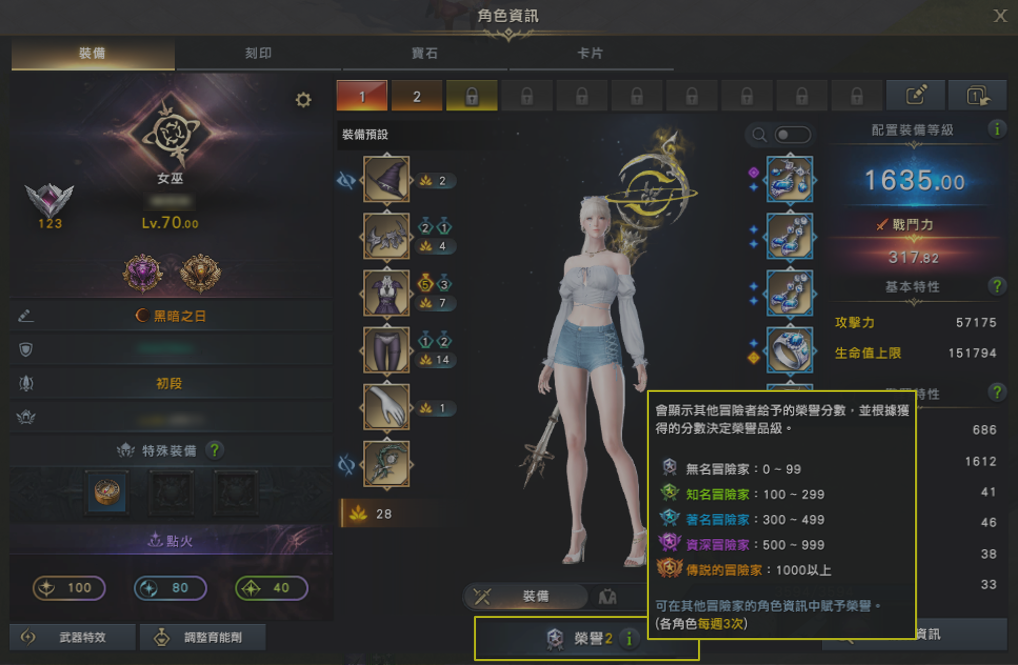Viewport: 1018px width, 665px height.
Task: Click the ring accessory slot
Action: point(790,350)
